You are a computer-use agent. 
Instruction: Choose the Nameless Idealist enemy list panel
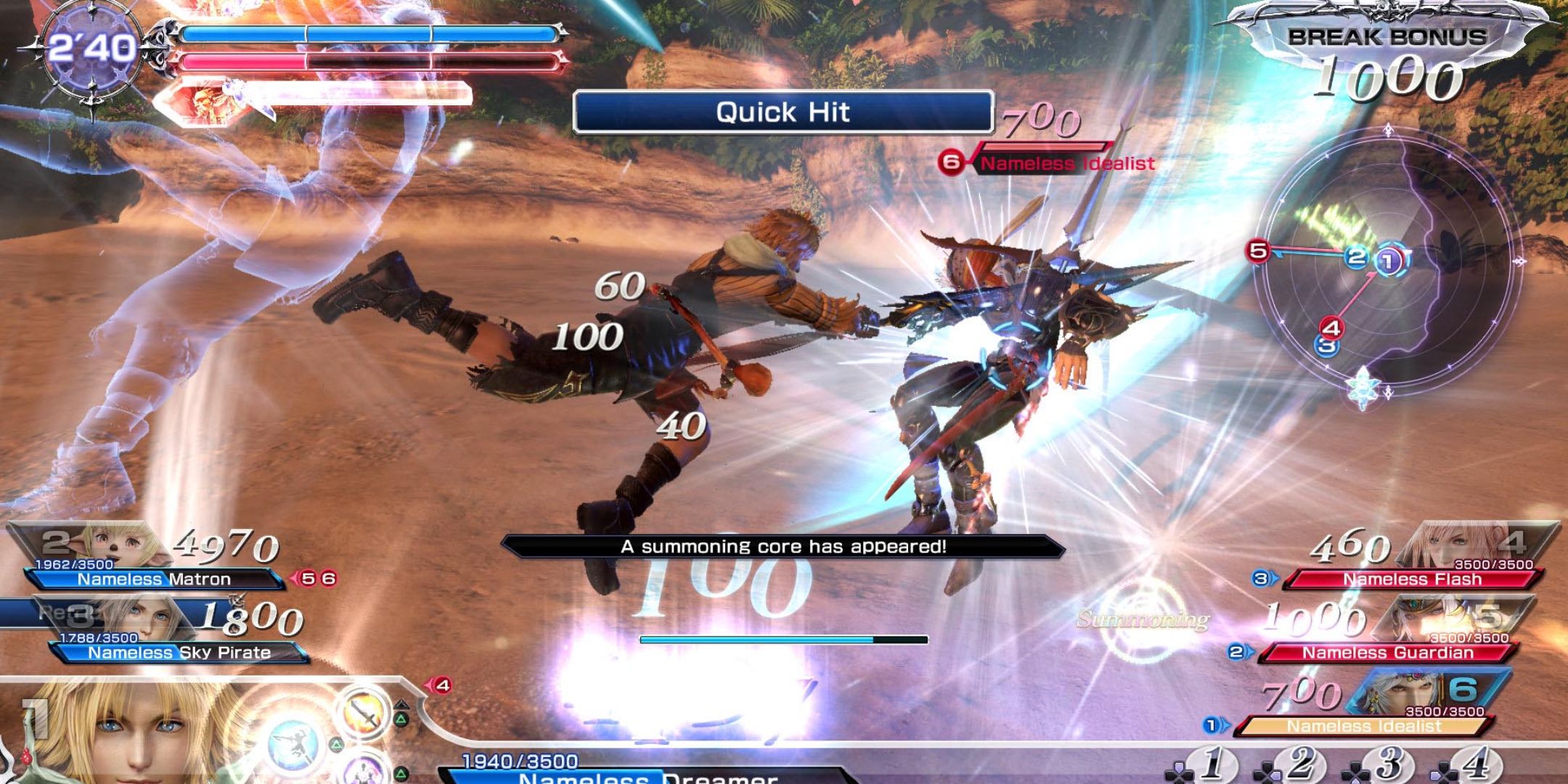pos(1364,725)
